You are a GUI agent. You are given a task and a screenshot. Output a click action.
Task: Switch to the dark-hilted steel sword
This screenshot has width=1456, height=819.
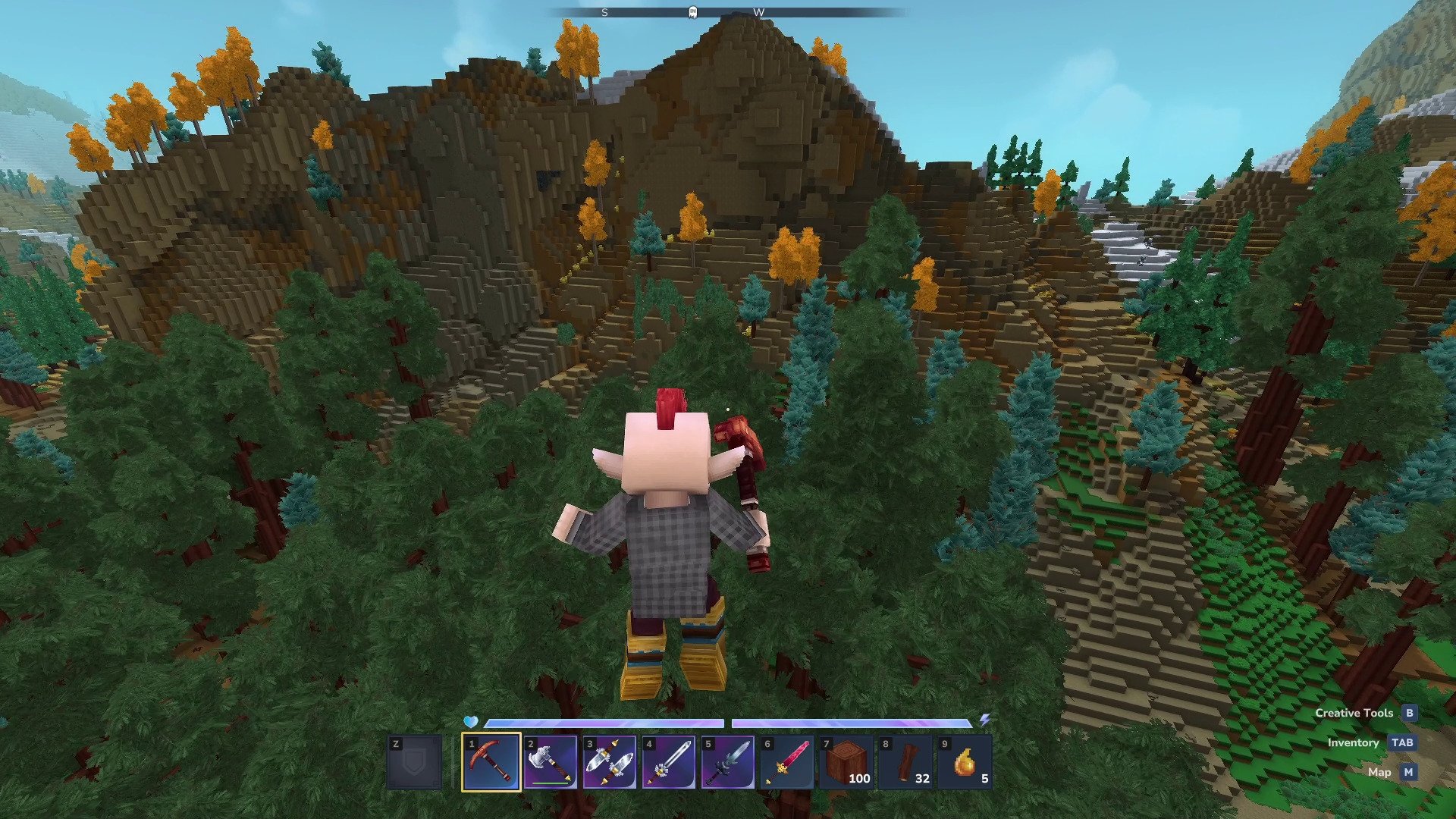pos(727,762)
